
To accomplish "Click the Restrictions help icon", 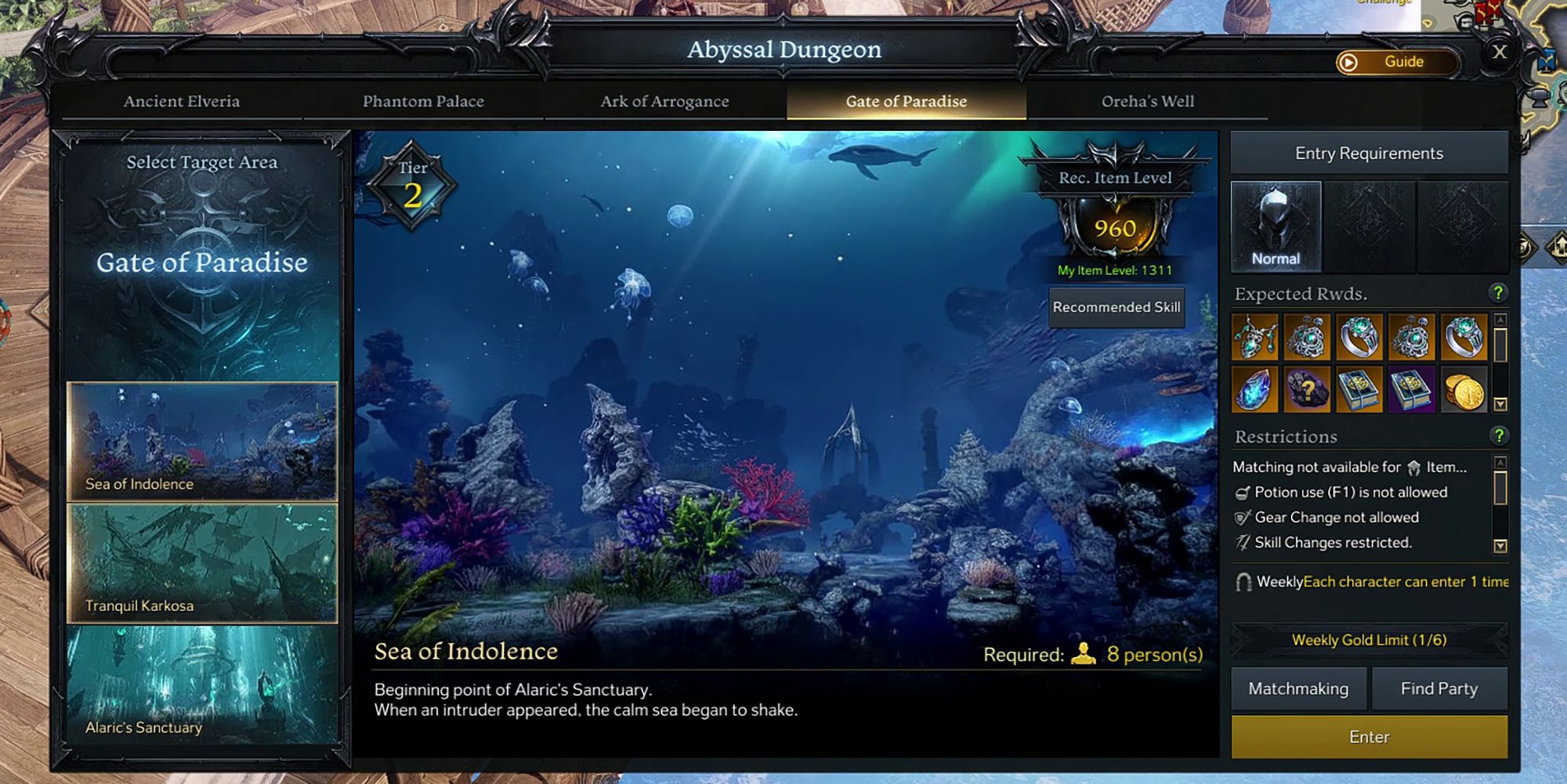I will pyautogui.click(x=1500, y=436).
